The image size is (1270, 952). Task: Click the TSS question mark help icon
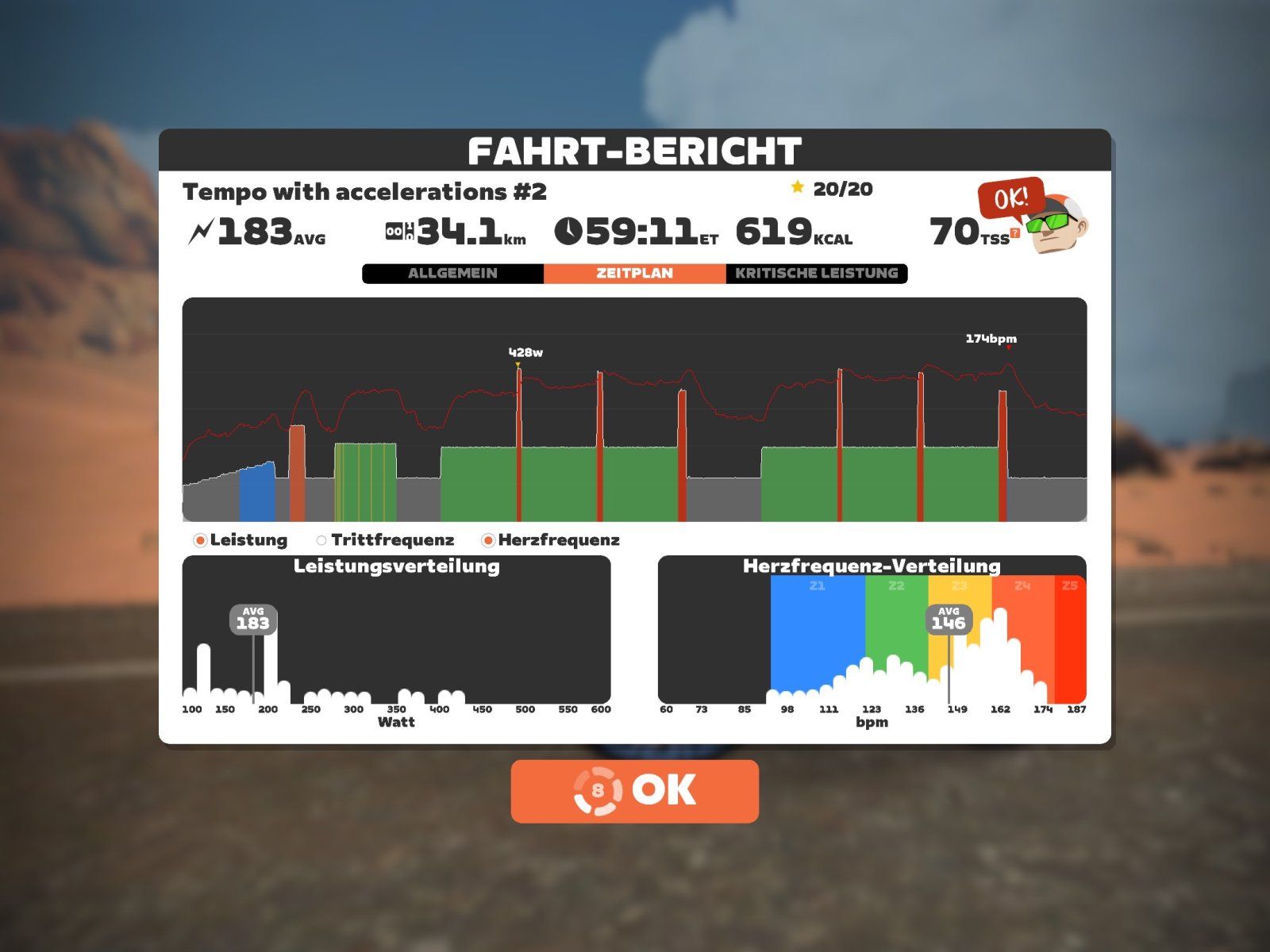(1014, 233)
